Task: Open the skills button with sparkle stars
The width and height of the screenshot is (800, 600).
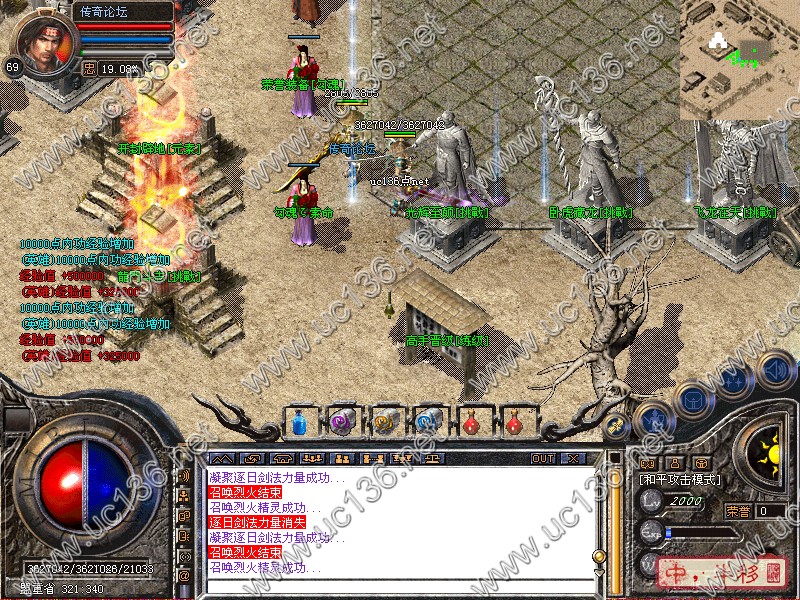Action: point(734,381)
